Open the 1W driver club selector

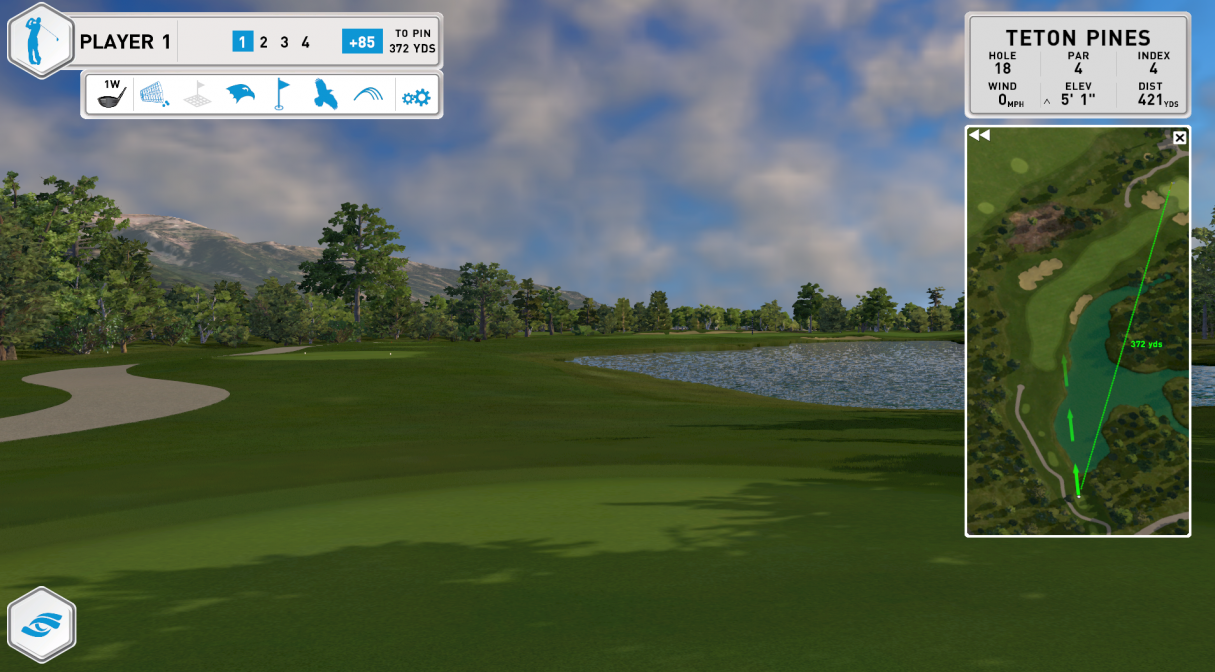coord(111,95)
